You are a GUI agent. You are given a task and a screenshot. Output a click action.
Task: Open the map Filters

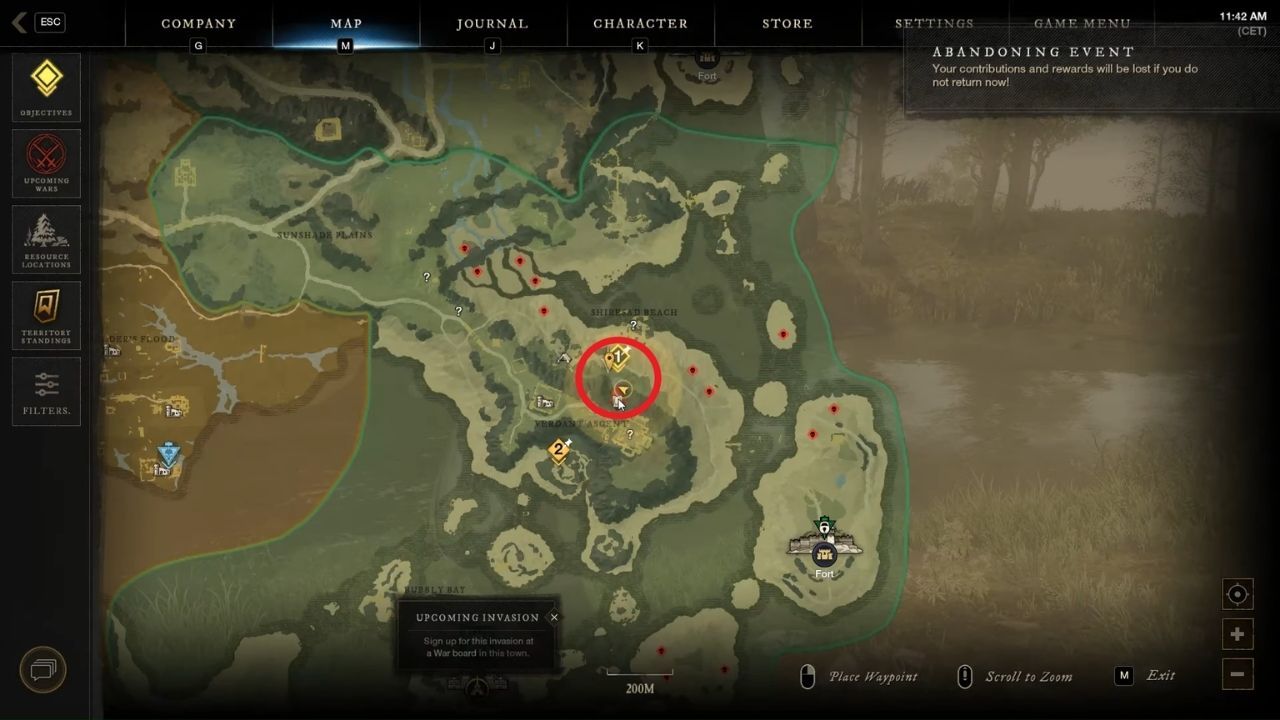pos(45,391)
